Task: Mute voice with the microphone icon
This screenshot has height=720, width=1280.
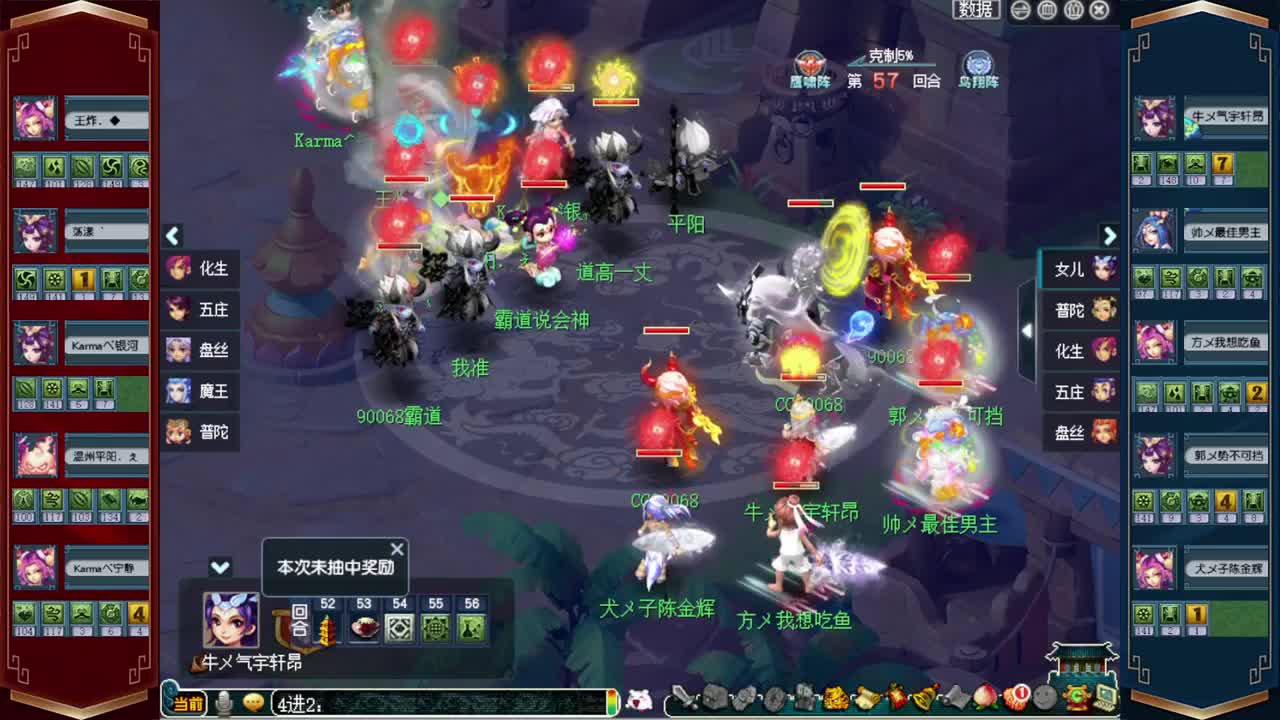Action: (x=224, y=702)
